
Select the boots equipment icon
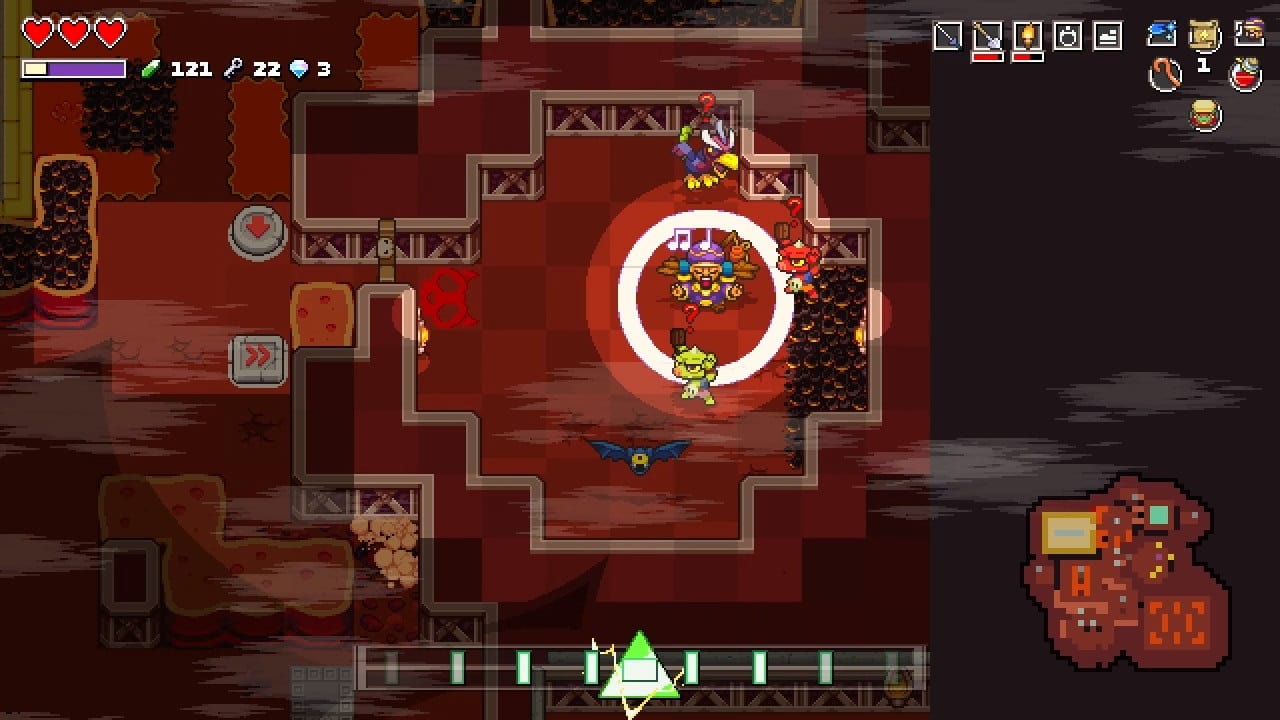1108,34
